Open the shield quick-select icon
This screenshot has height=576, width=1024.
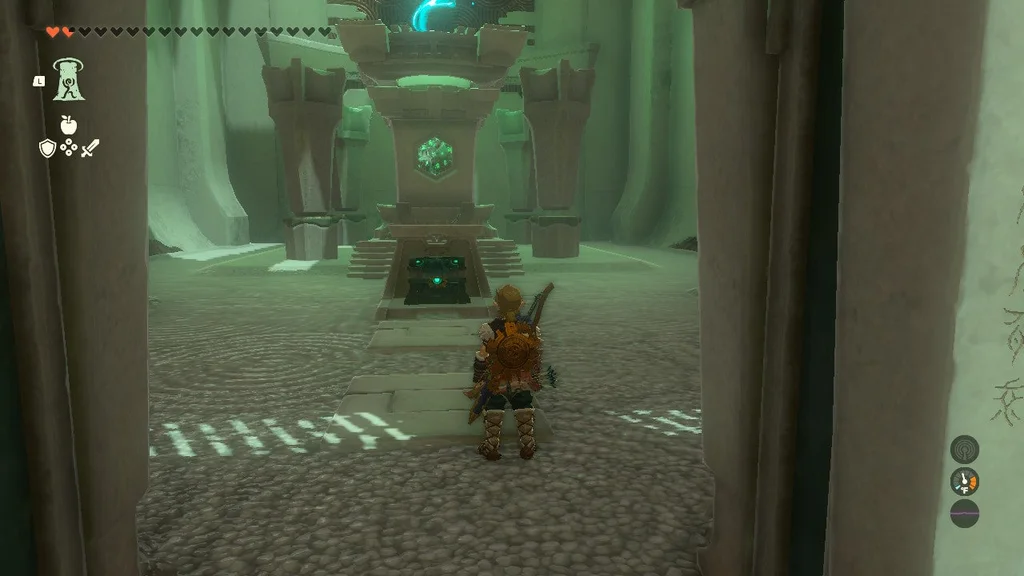46,149
